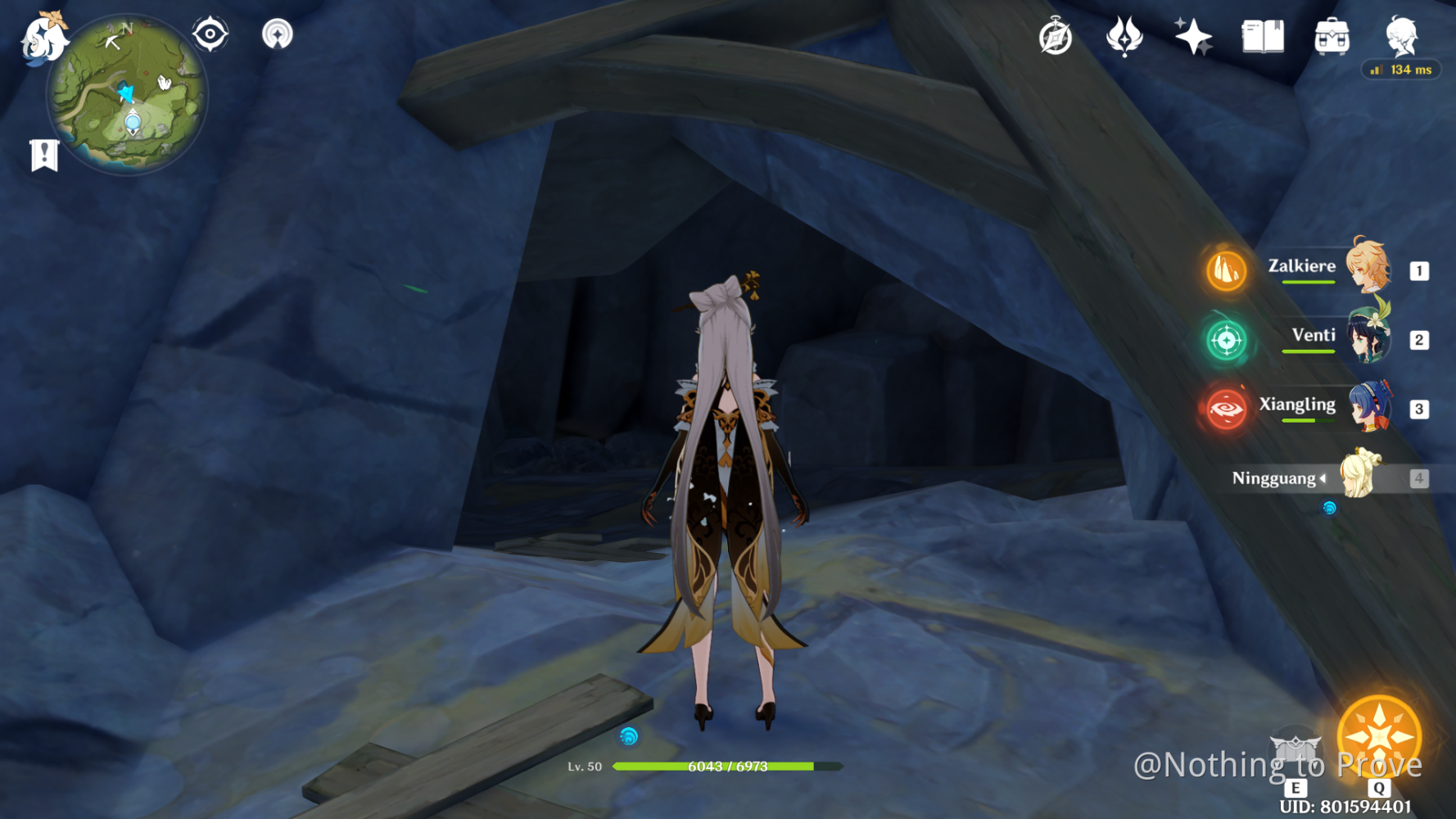Viewport: 1456px width, 819px height.
Task: Click the green HP bar
Action: click(x=721, y=767)
